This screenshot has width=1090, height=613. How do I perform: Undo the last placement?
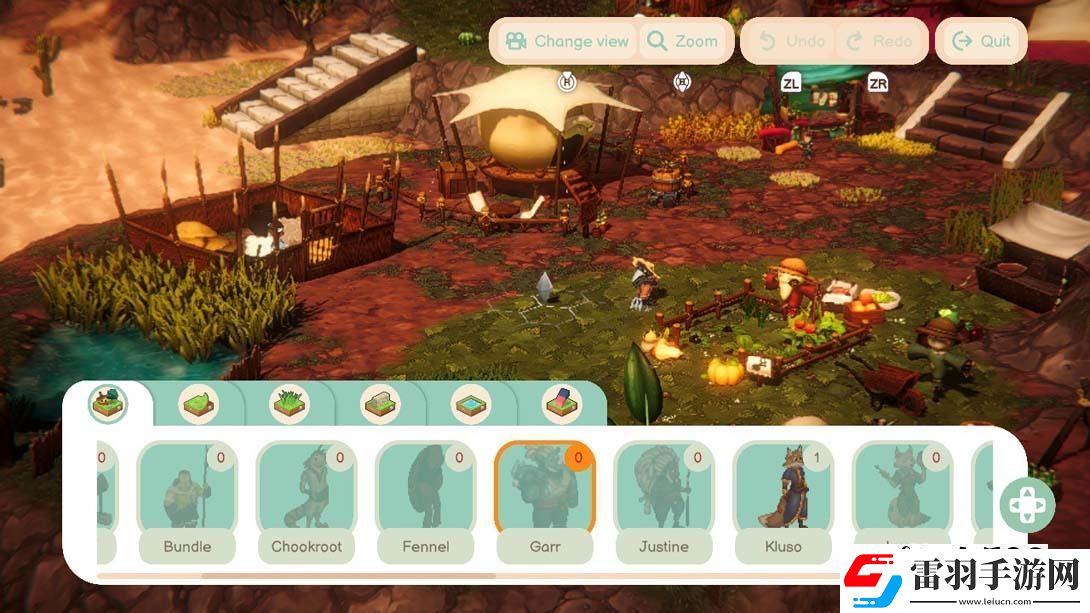(x=792, y=41)
